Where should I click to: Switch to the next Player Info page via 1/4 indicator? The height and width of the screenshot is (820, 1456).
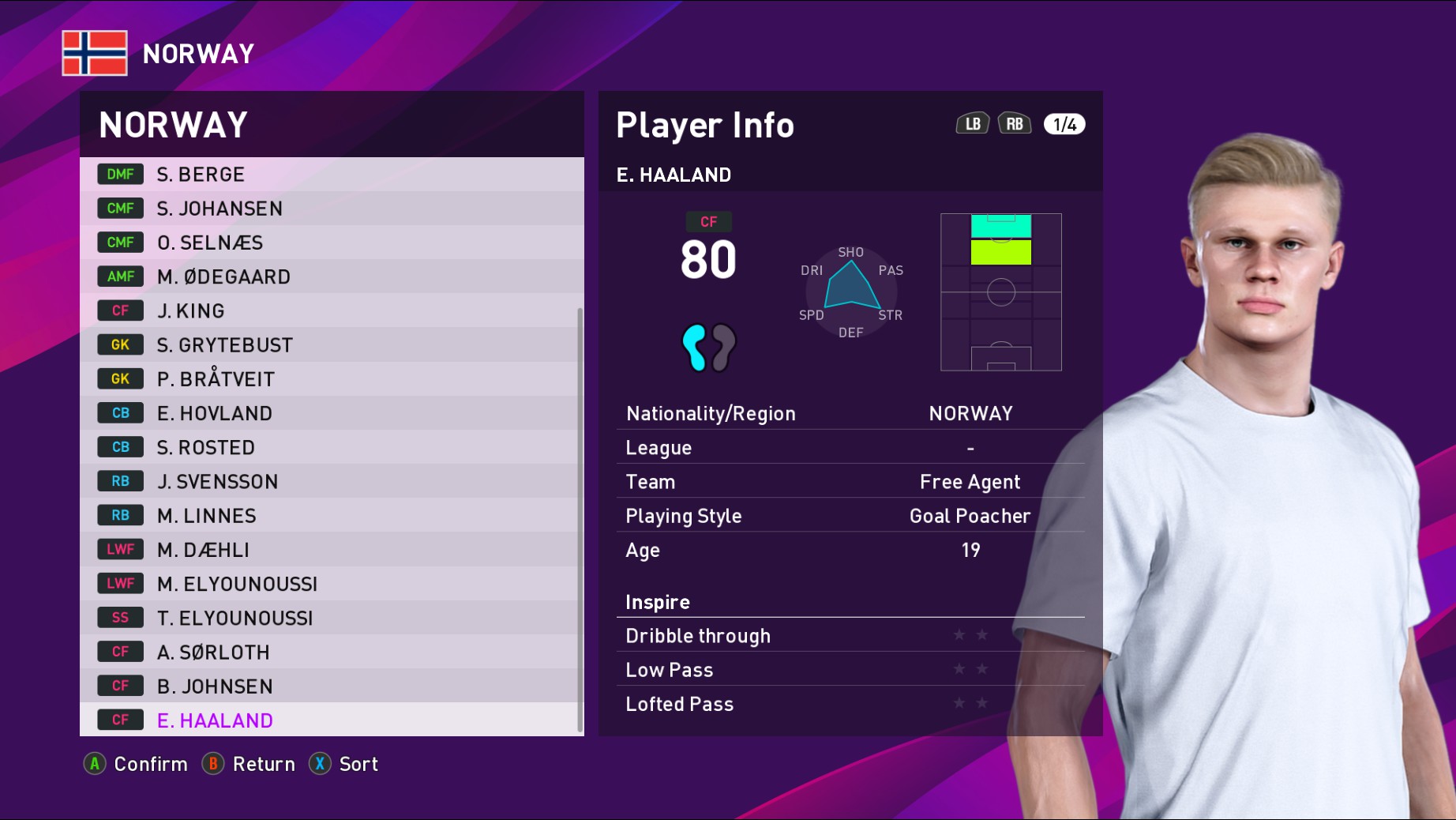pyautogui.click(x=1064, y=123)
